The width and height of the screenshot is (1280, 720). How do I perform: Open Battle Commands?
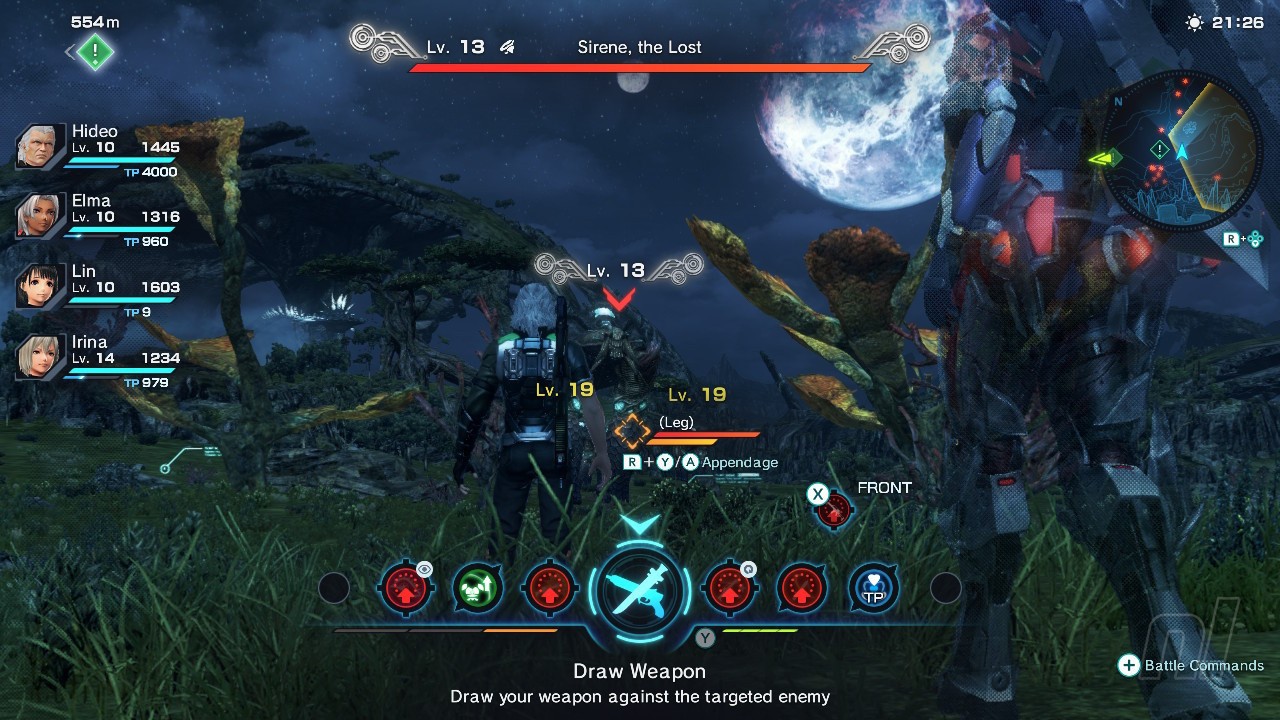point(1190,666)
